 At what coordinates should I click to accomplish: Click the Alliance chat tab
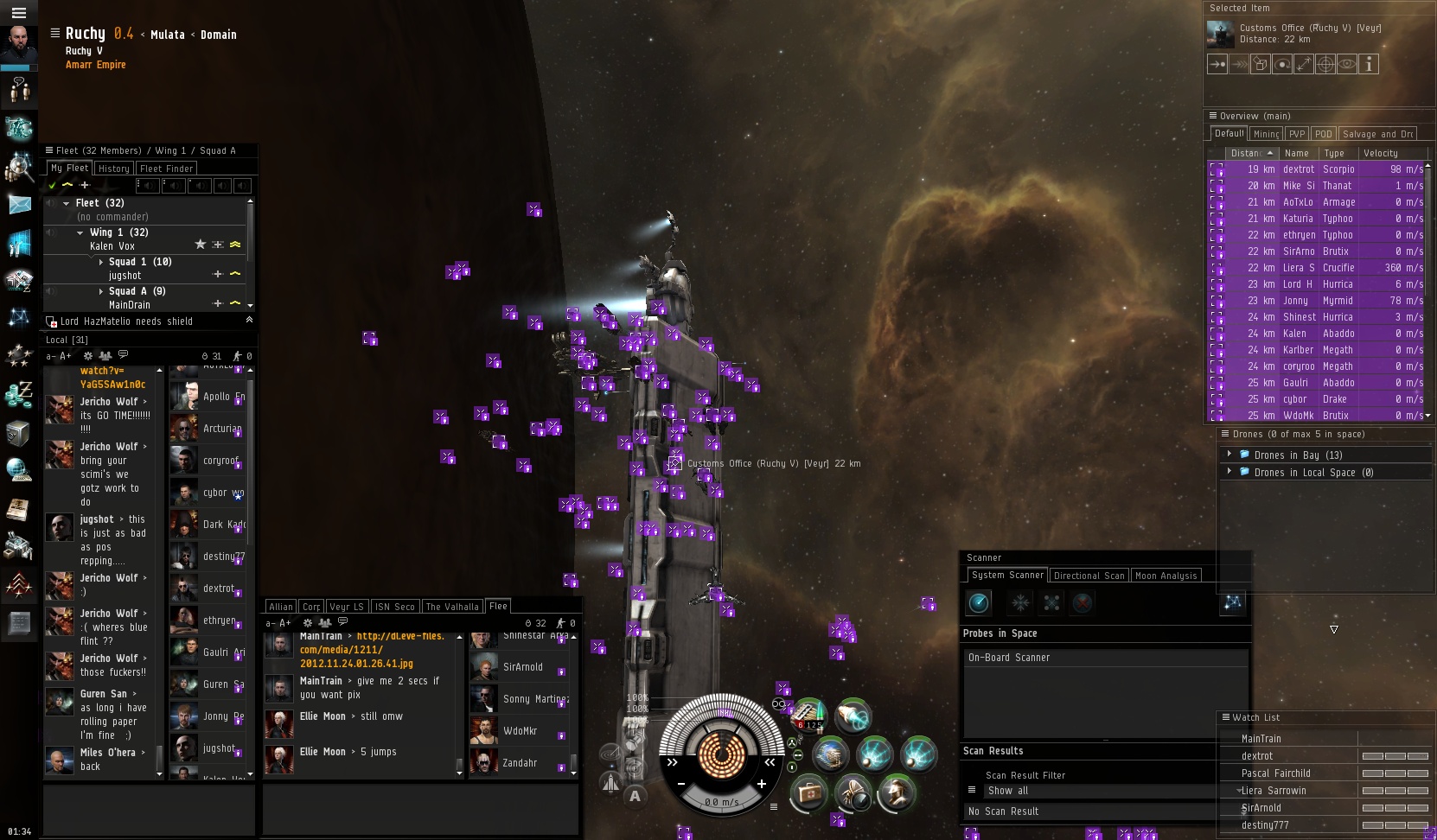pyautogui.click(x=281, y=607)
